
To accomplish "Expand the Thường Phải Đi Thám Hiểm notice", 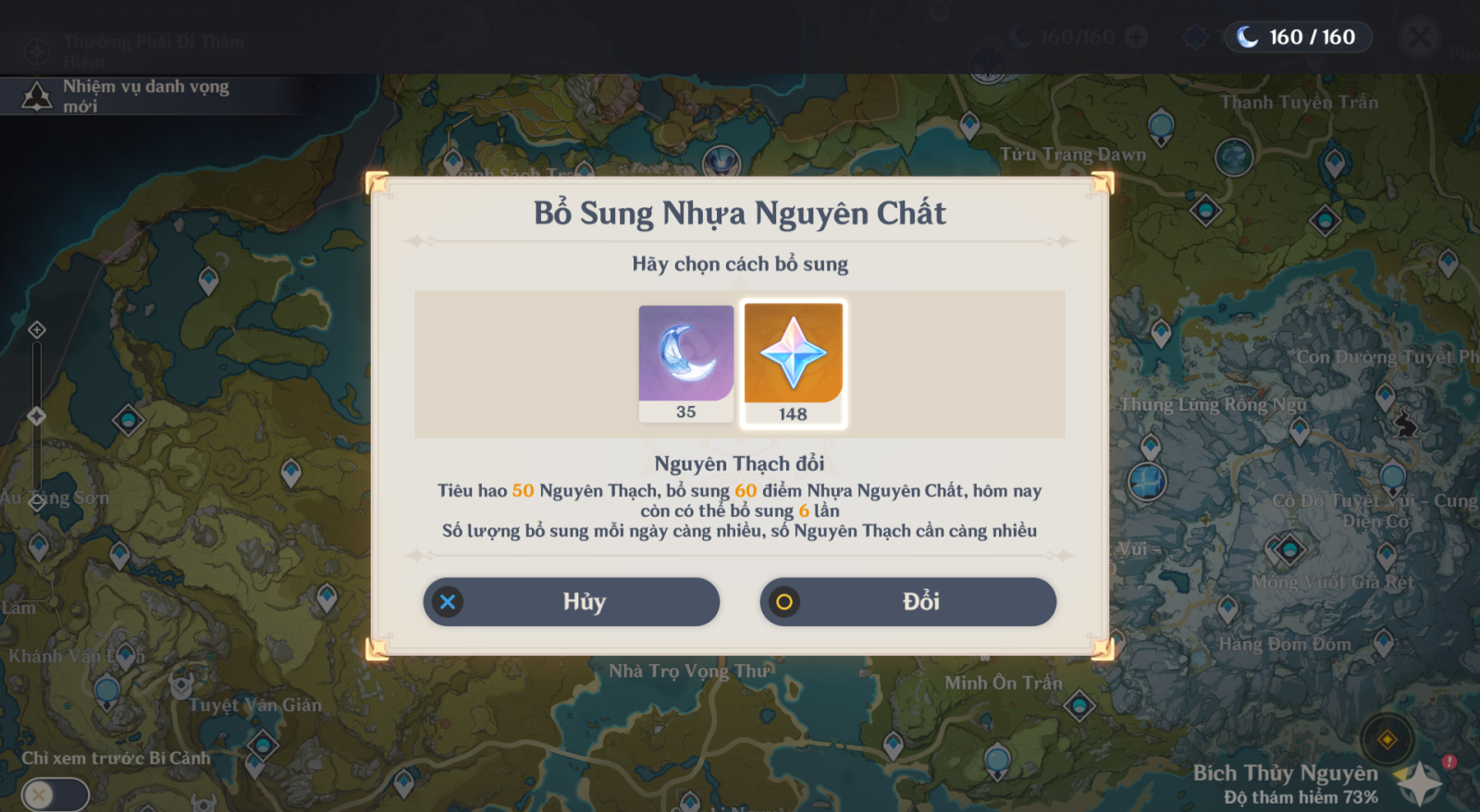I will click(153, 50).
